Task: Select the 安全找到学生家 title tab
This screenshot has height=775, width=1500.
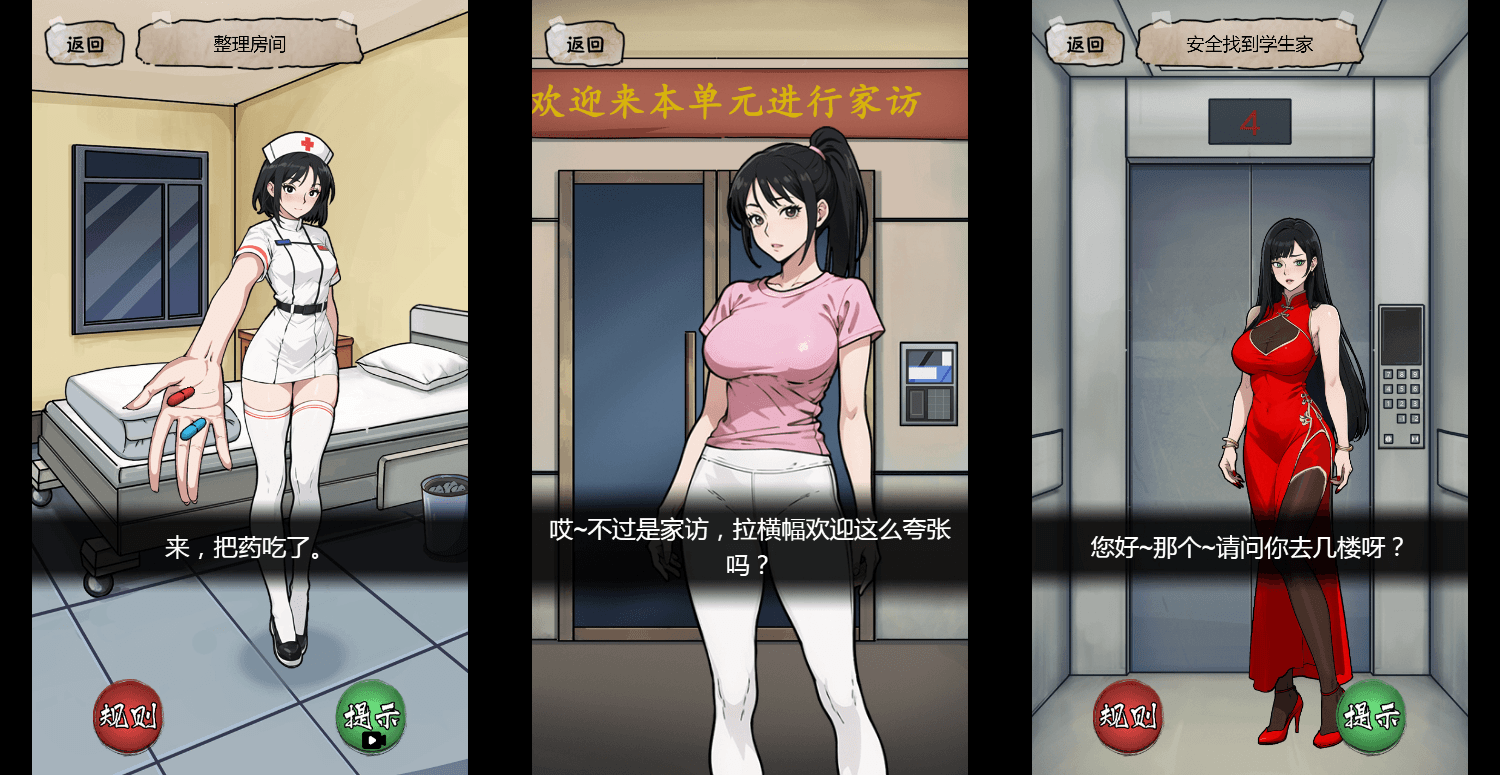Action: point(1248,43)
